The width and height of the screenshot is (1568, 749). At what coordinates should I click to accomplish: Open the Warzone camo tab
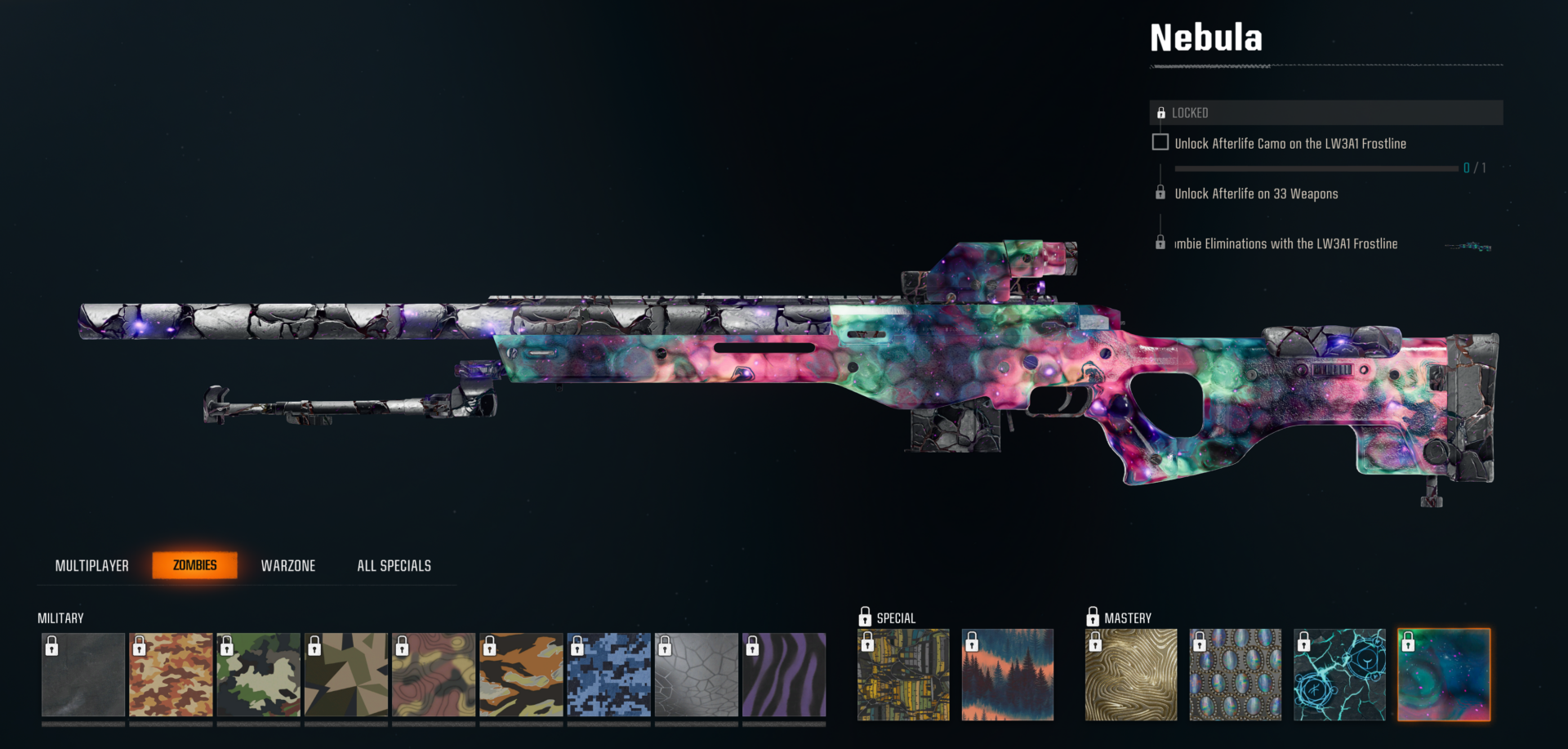[288, 565]
